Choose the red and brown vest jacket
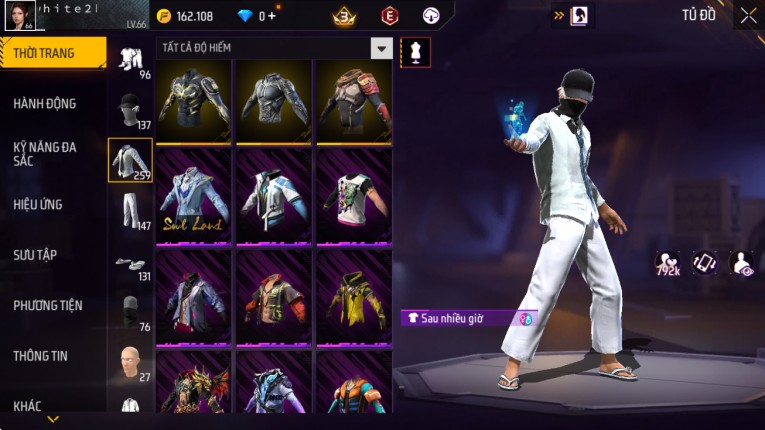Image resolution: width=765 pixels, height=430 pixels. [x=273, y=295]
